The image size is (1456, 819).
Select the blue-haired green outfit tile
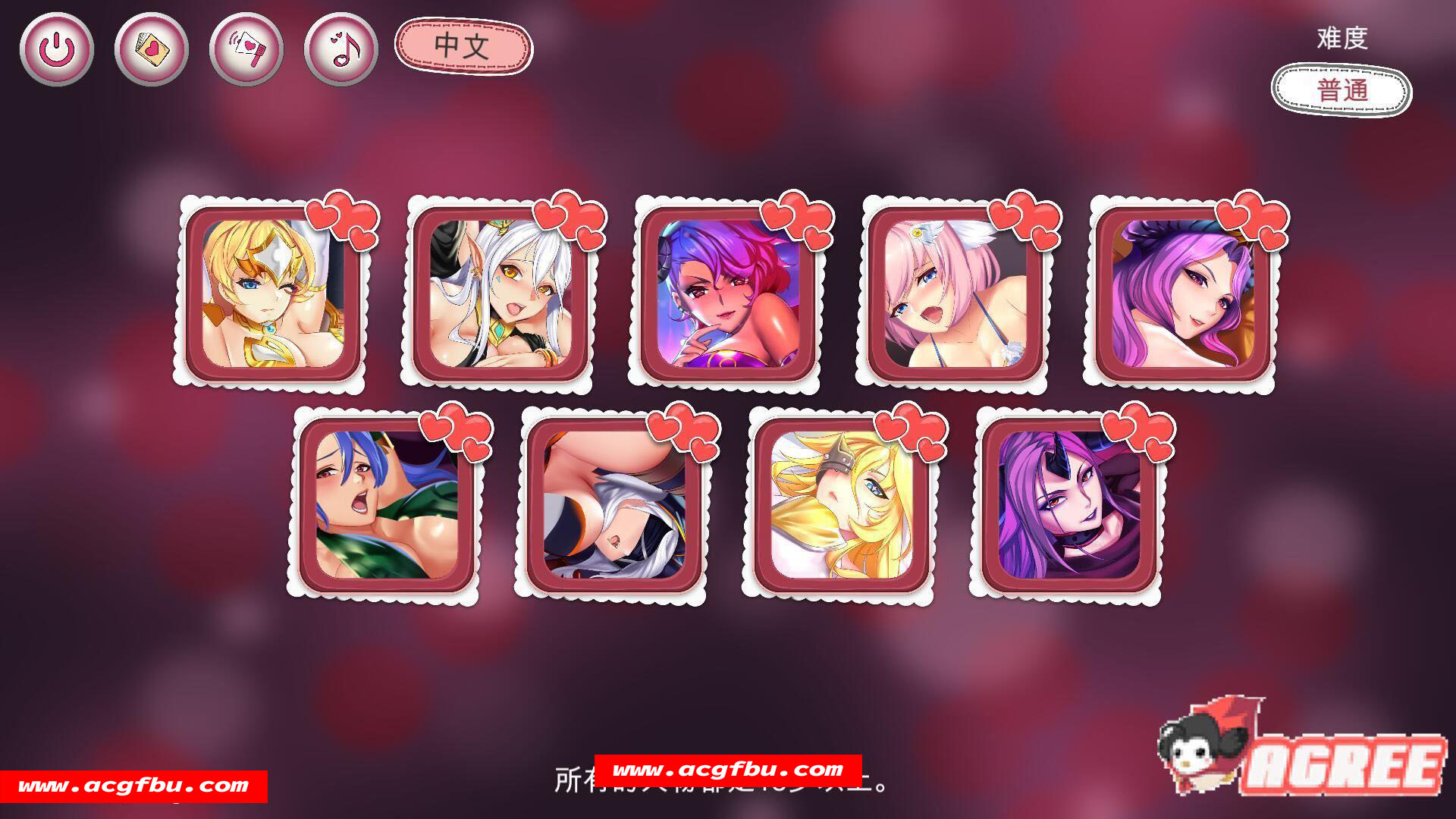(x=386, y=505)
